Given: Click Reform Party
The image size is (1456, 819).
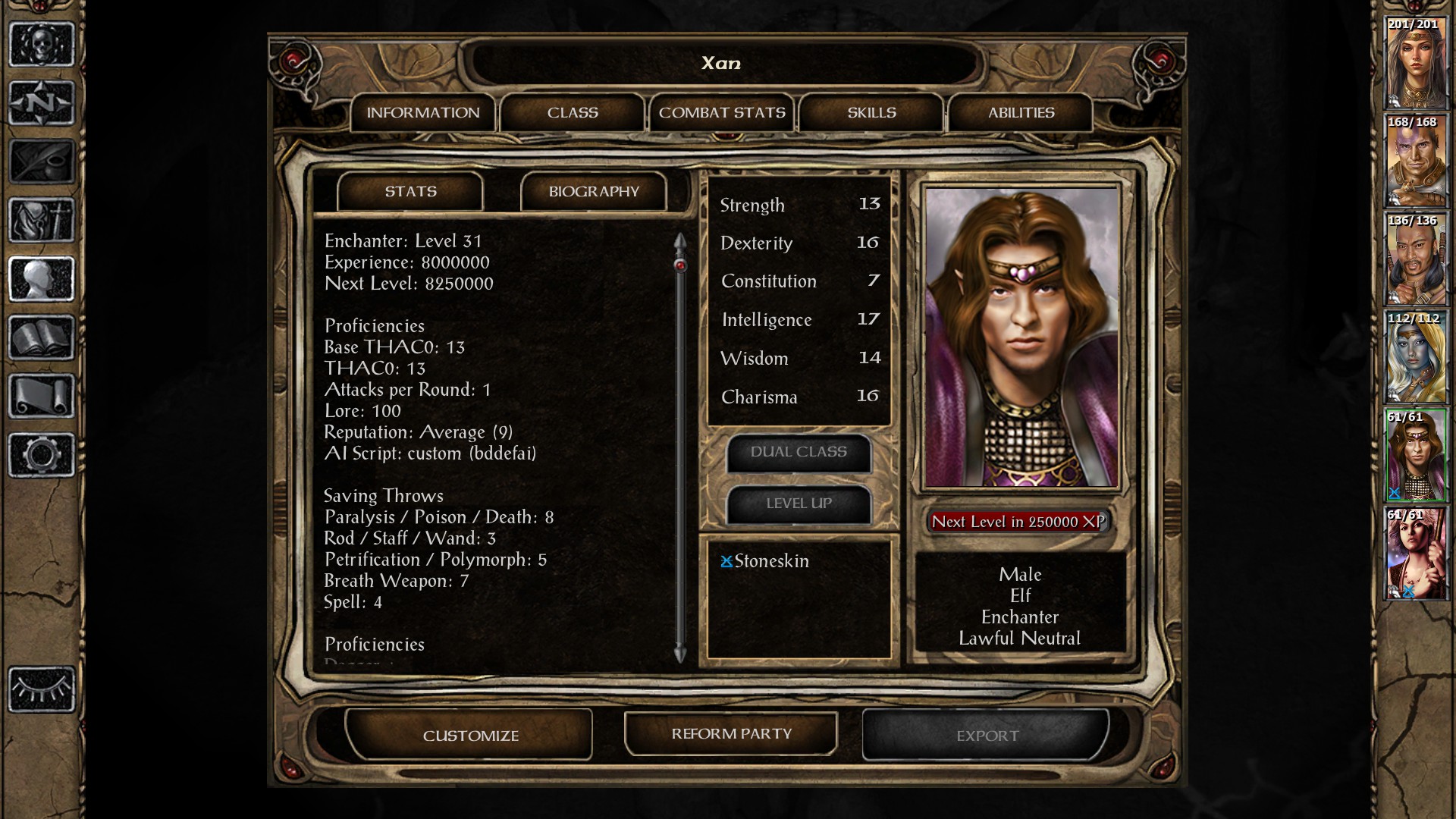Looking at the screenshot, I should point(729,734).
